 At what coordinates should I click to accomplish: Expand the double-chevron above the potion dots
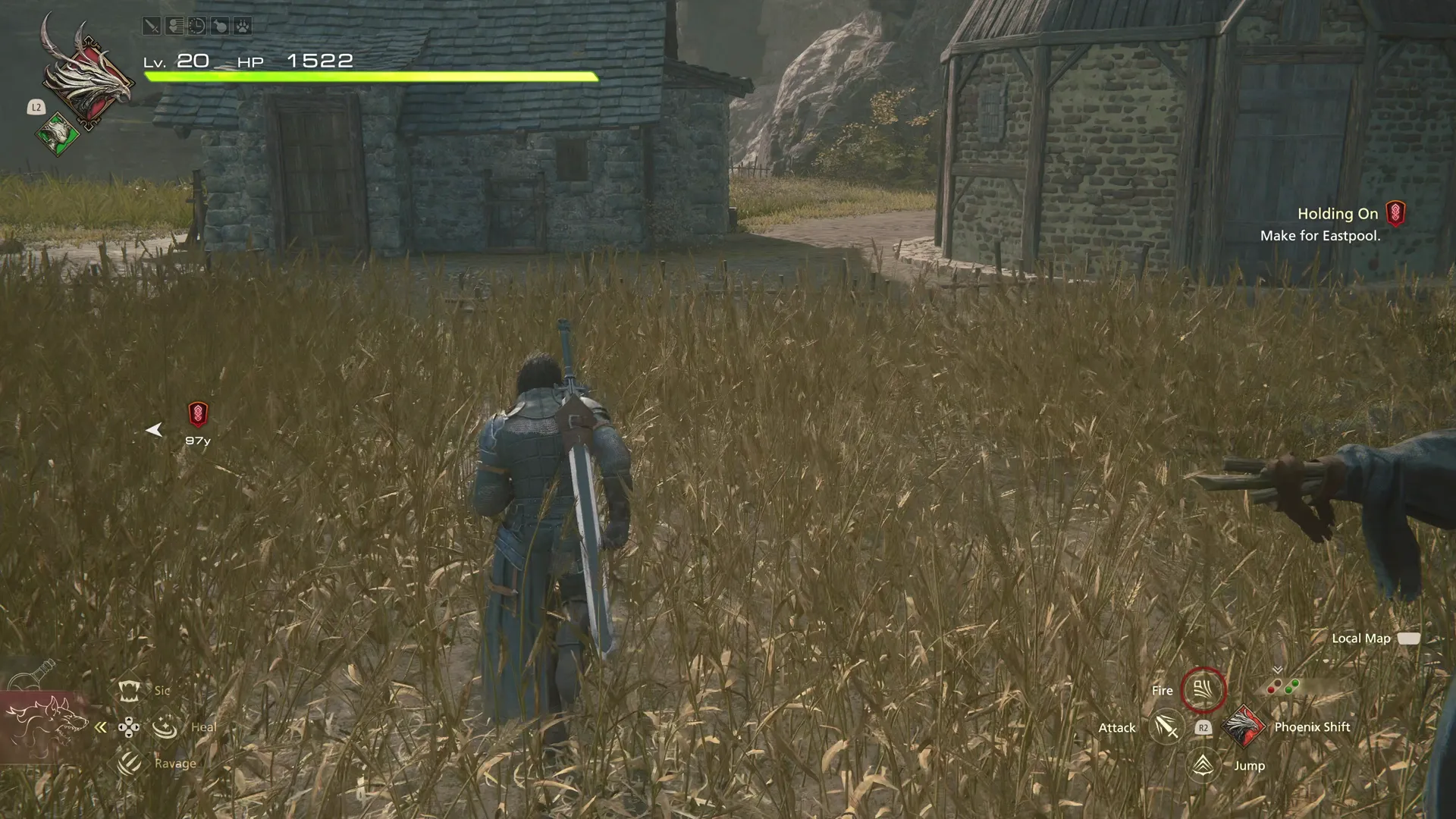(x=1277, y=670)
